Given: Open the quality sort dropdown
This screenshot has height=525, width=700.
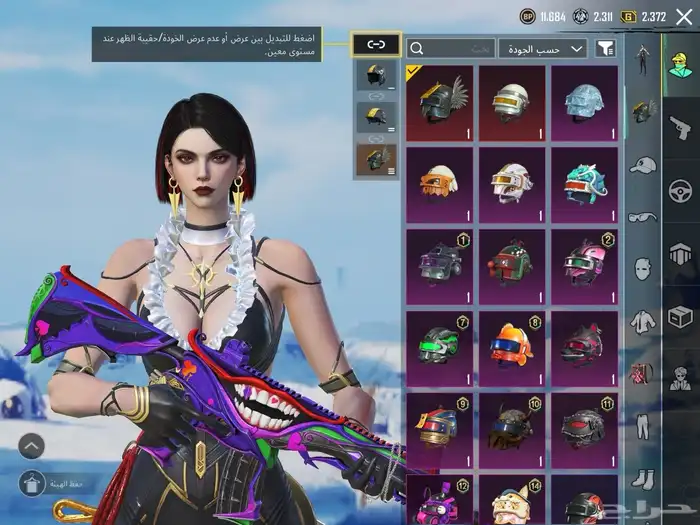Looking at the screenshot, I should [543, 48].
